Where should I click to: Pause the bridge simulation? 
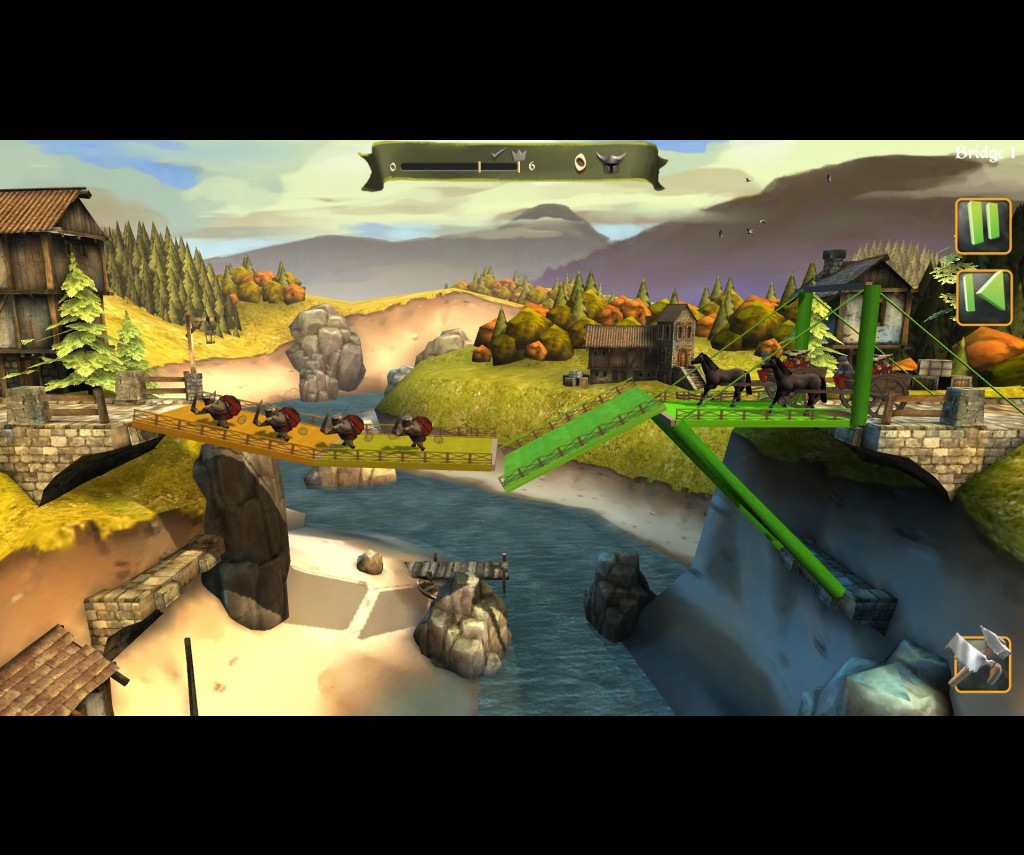(983, 226)
